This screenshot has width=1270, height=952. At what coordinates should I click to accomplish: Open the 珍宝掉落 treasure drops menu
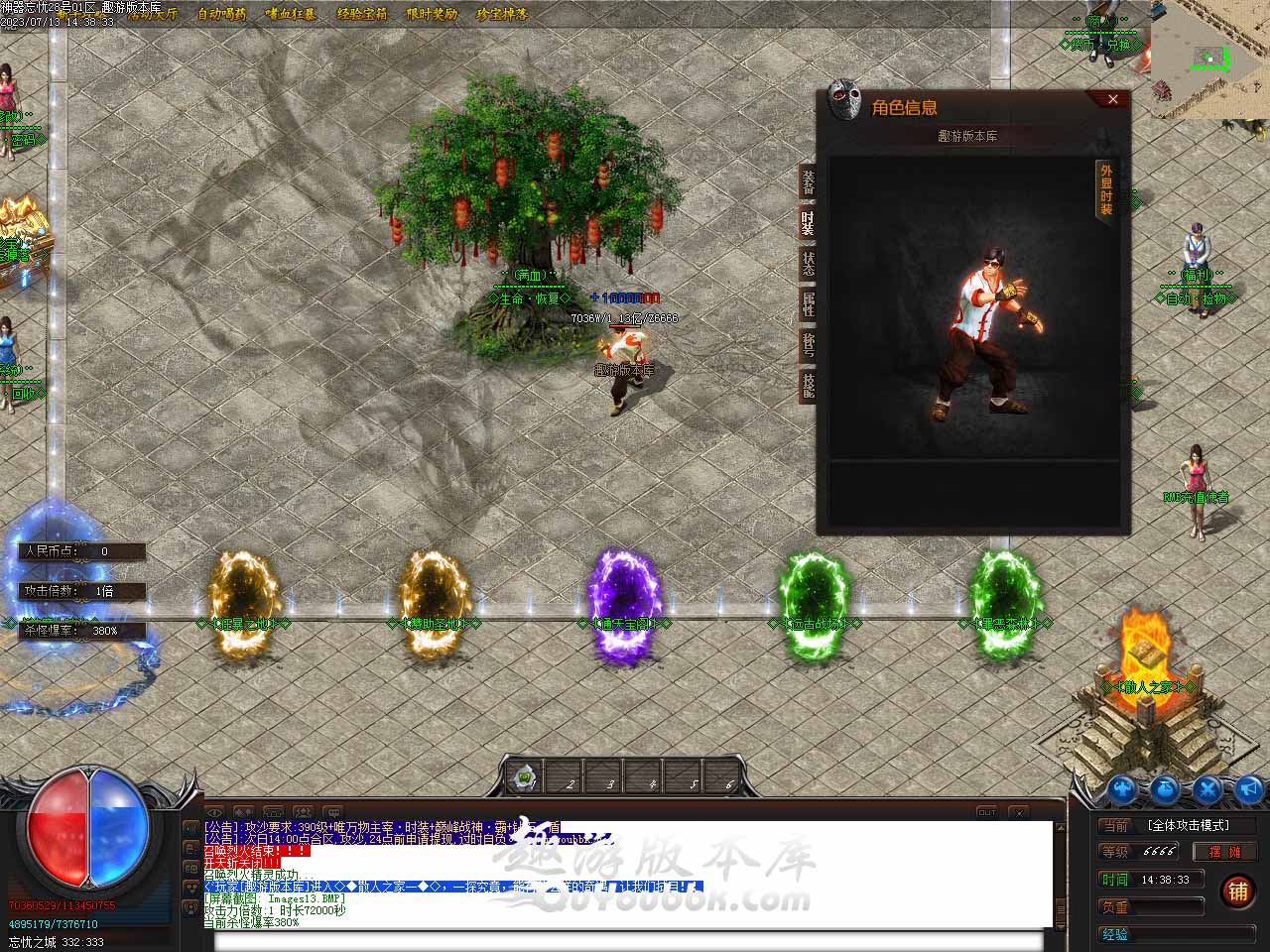[x=502, y=14]
